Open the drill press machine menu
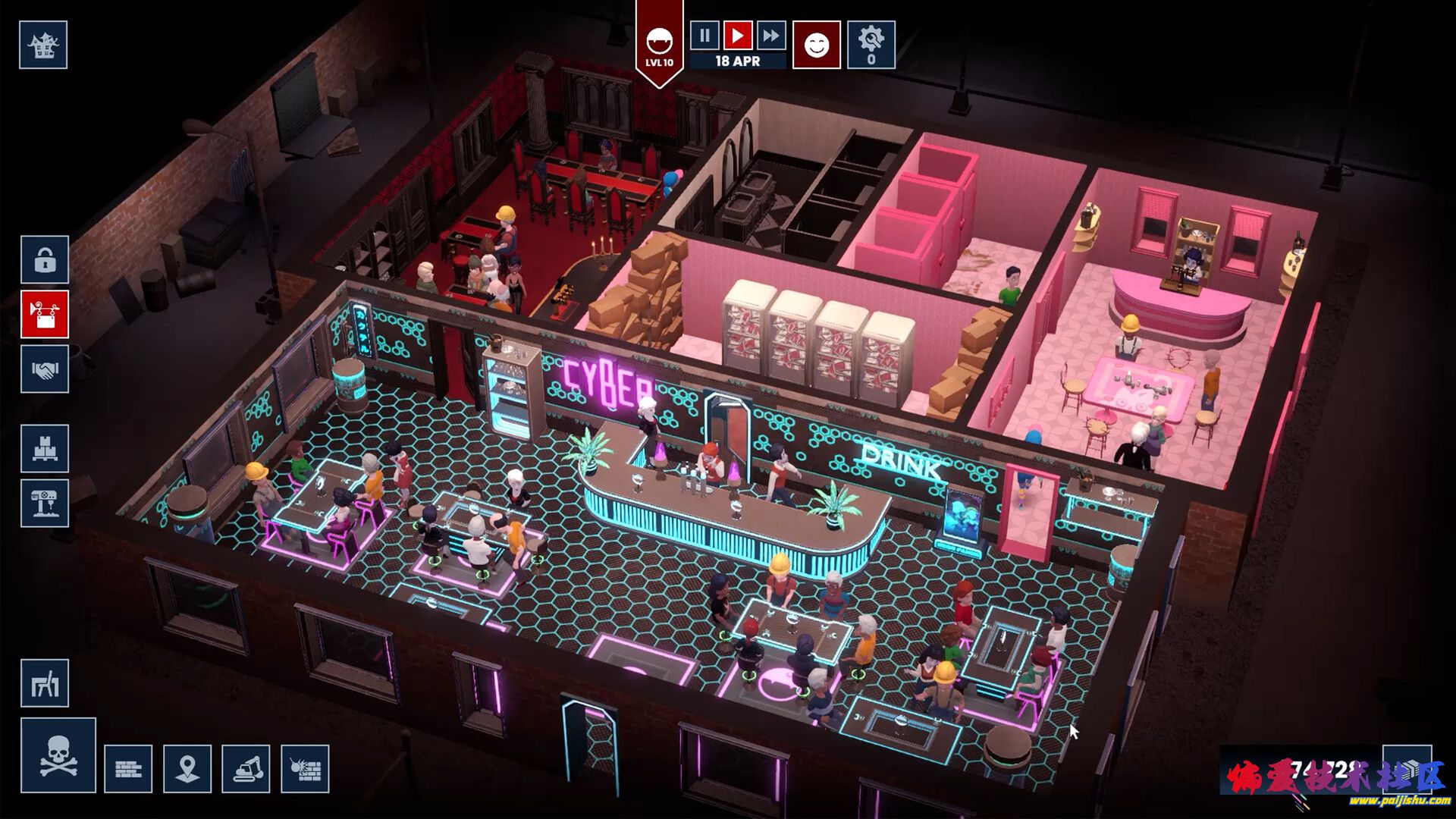This screenshot has height=819, width=1456. (45, 503)
